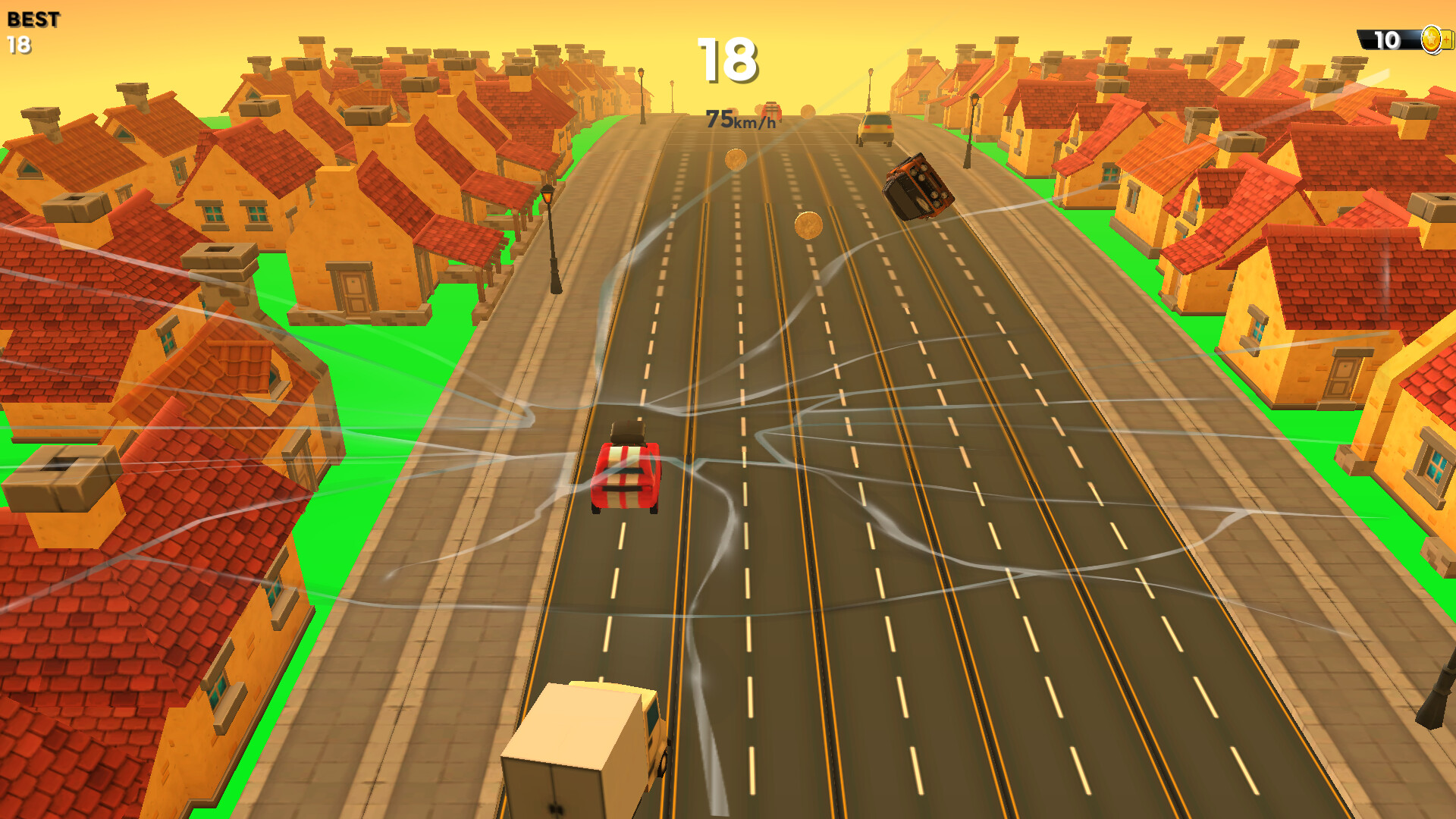This screenshot has width=1456, height=819.
Task: Click the small red vehicle at the skyline
Action: click(771, 111)
